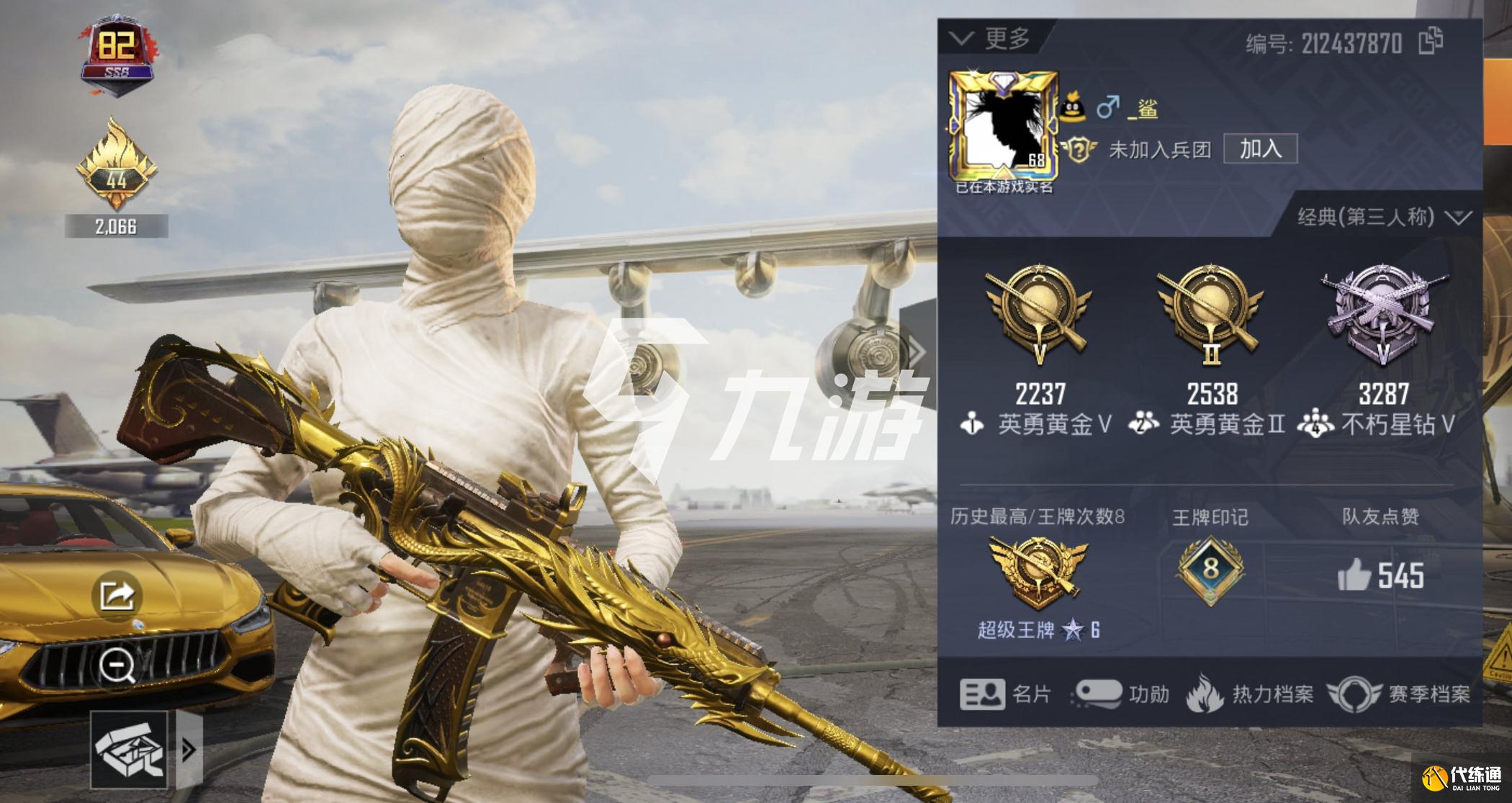The height and width of the screenshot is (803, 1512).
Task: Open the 赛季档案 season profile tab
Action: (x=1398, y=694)
